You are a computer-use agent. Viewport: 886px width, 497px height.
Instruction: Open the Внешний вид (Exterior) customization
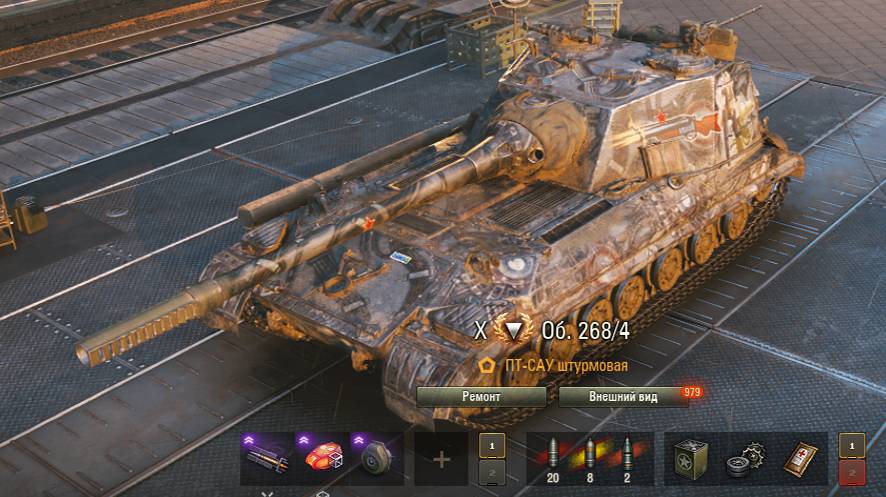622,397
